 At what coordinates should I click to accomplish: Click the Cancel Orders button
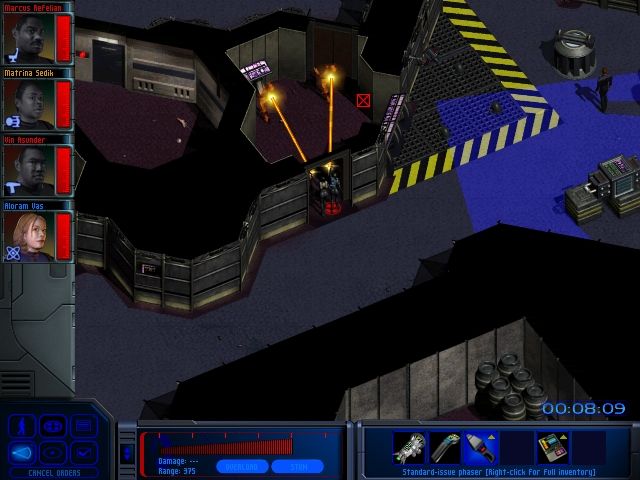pyautogui.click(x=54, y=473)
